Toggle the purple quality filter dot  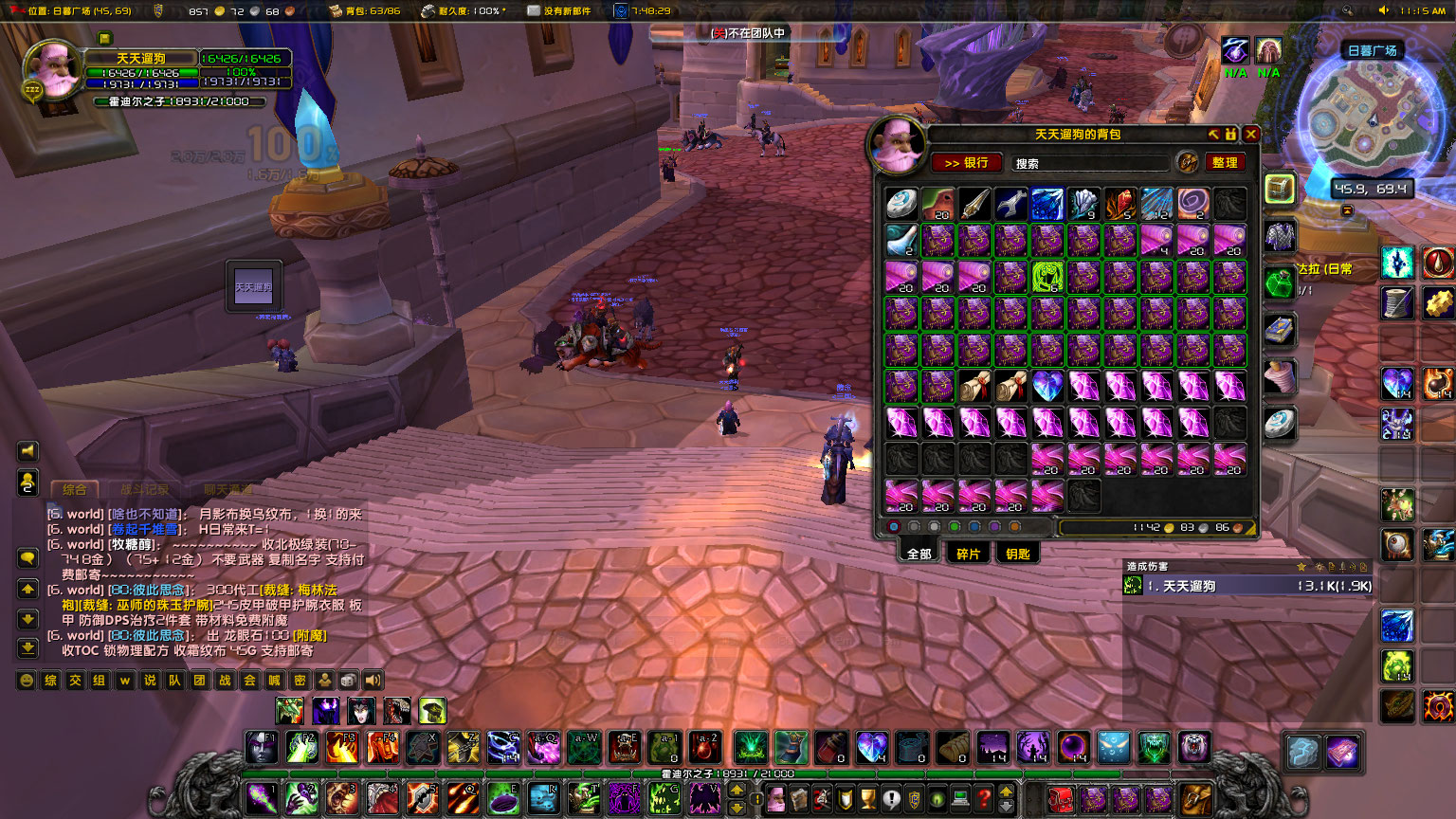pyautogui.click(x=992, y=526)
